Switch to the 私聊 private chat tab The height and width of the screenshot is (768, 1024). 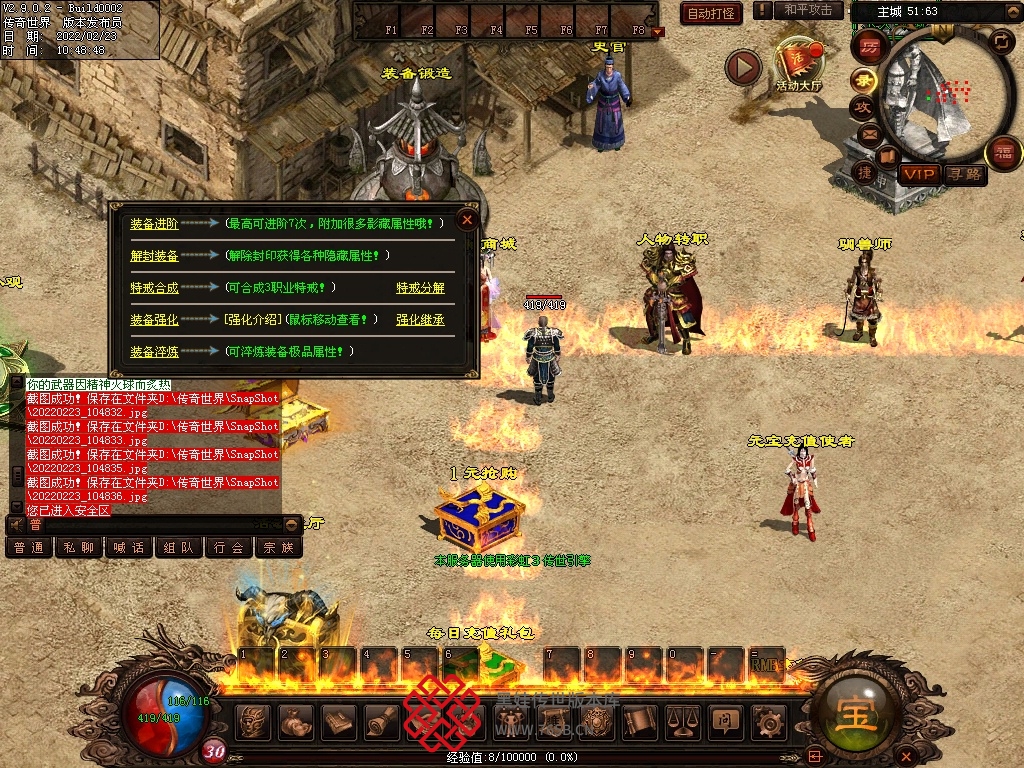[78, 548]
